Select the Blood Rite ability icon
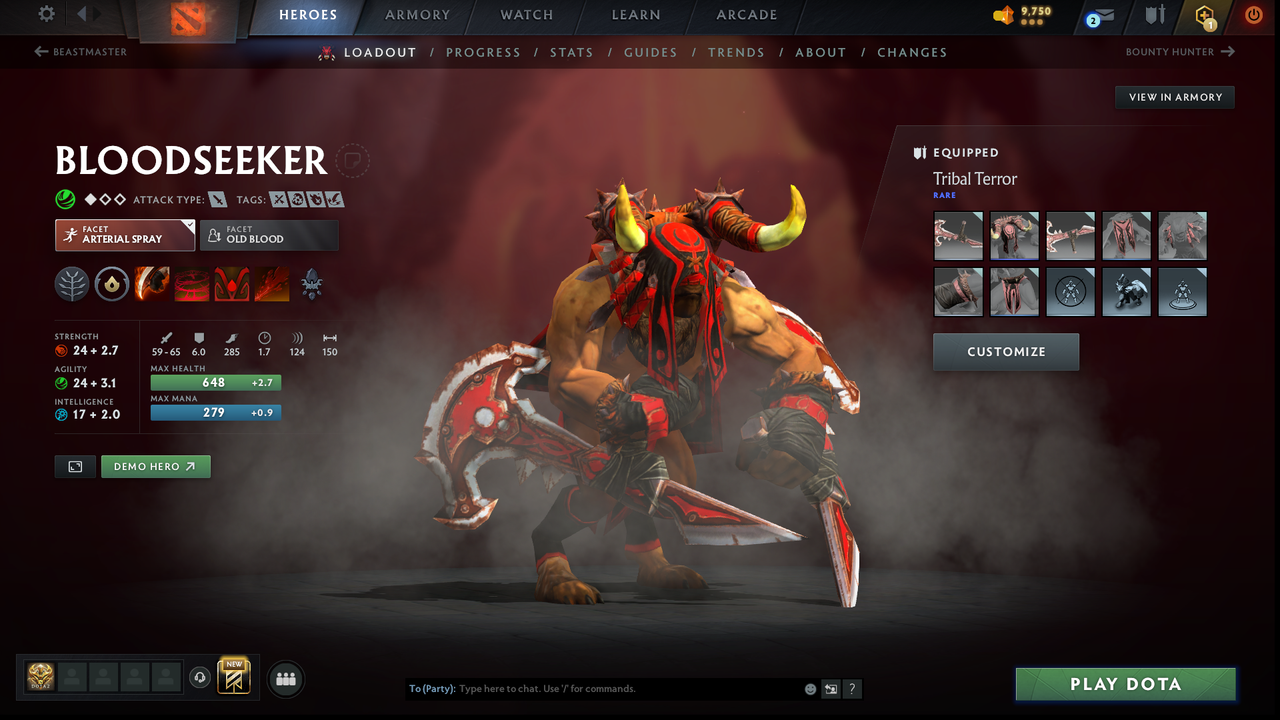1280x720 pixels. (x=192, y=283)
